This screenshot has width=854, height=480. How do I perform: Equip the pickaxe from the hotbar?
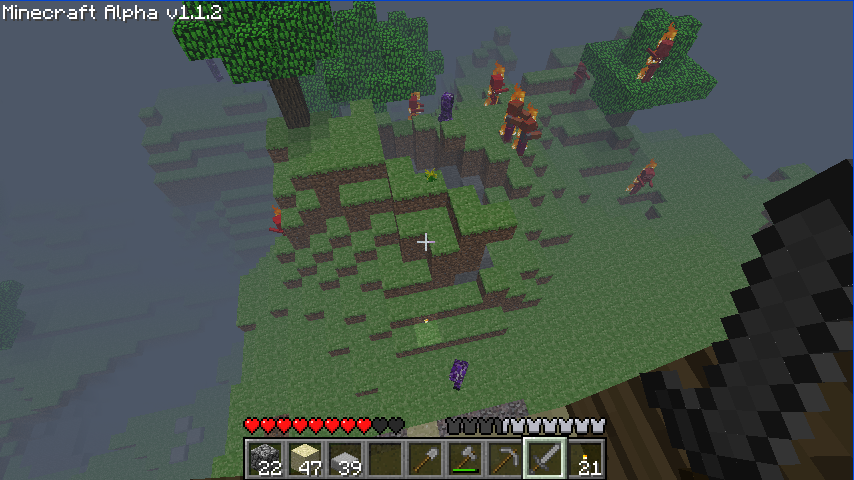pyautogui.click(x=506, y=459)
